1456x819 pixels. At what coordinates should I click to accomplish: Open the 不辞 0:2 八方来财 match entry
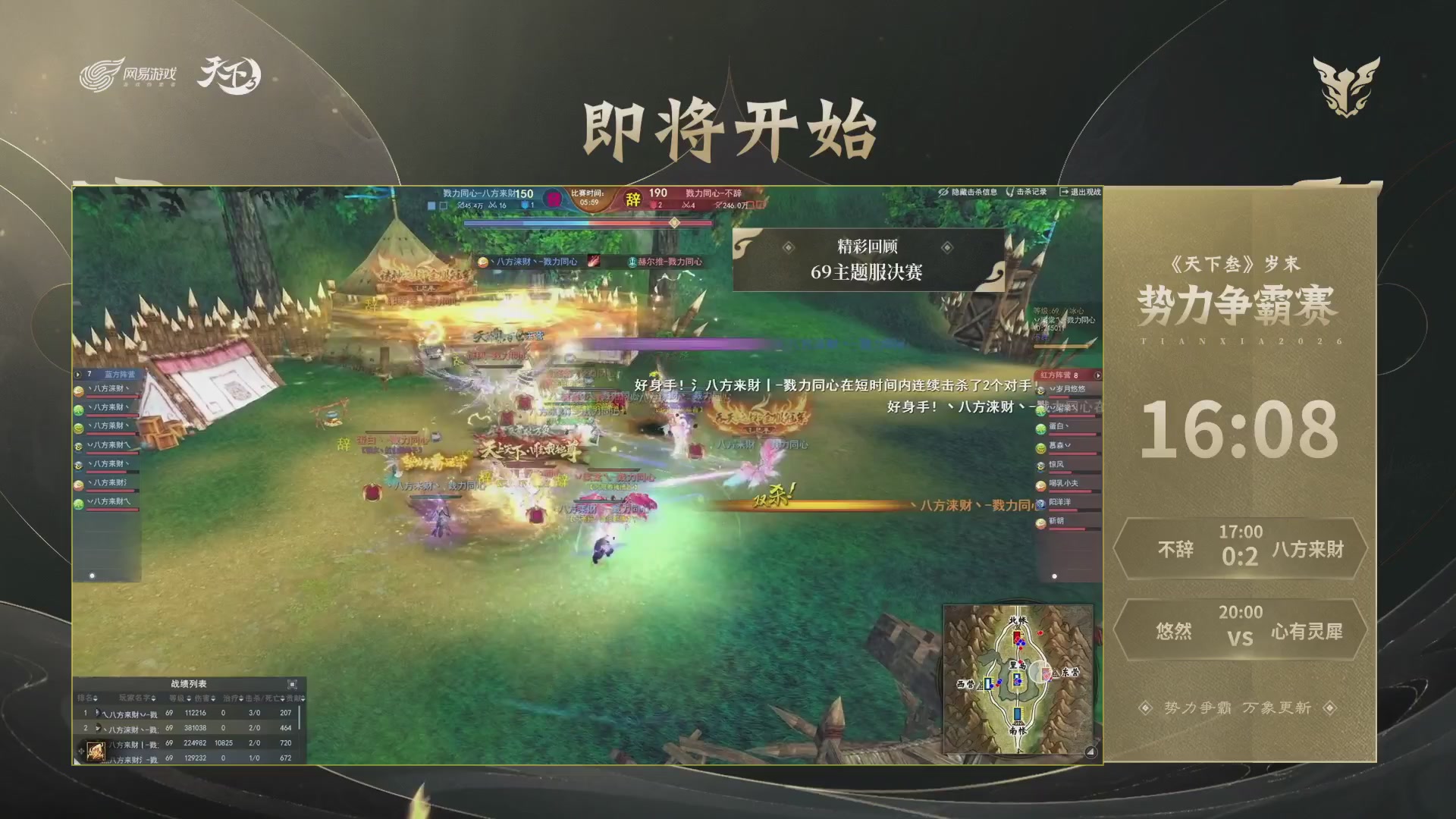point(1241,550)
